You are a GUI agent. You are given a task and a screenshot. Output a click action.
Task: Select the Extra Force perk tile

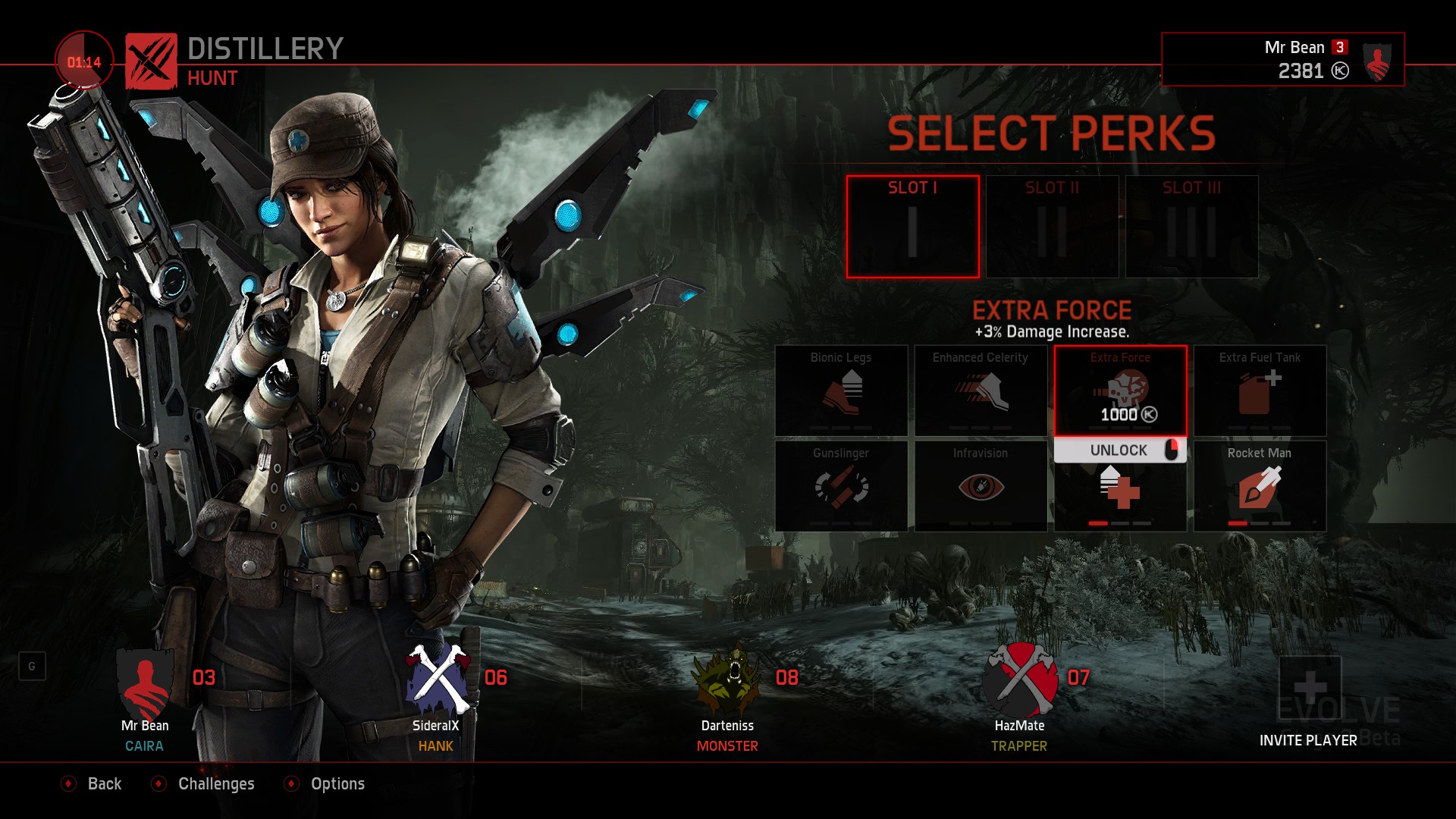[x=1120, y=391]
